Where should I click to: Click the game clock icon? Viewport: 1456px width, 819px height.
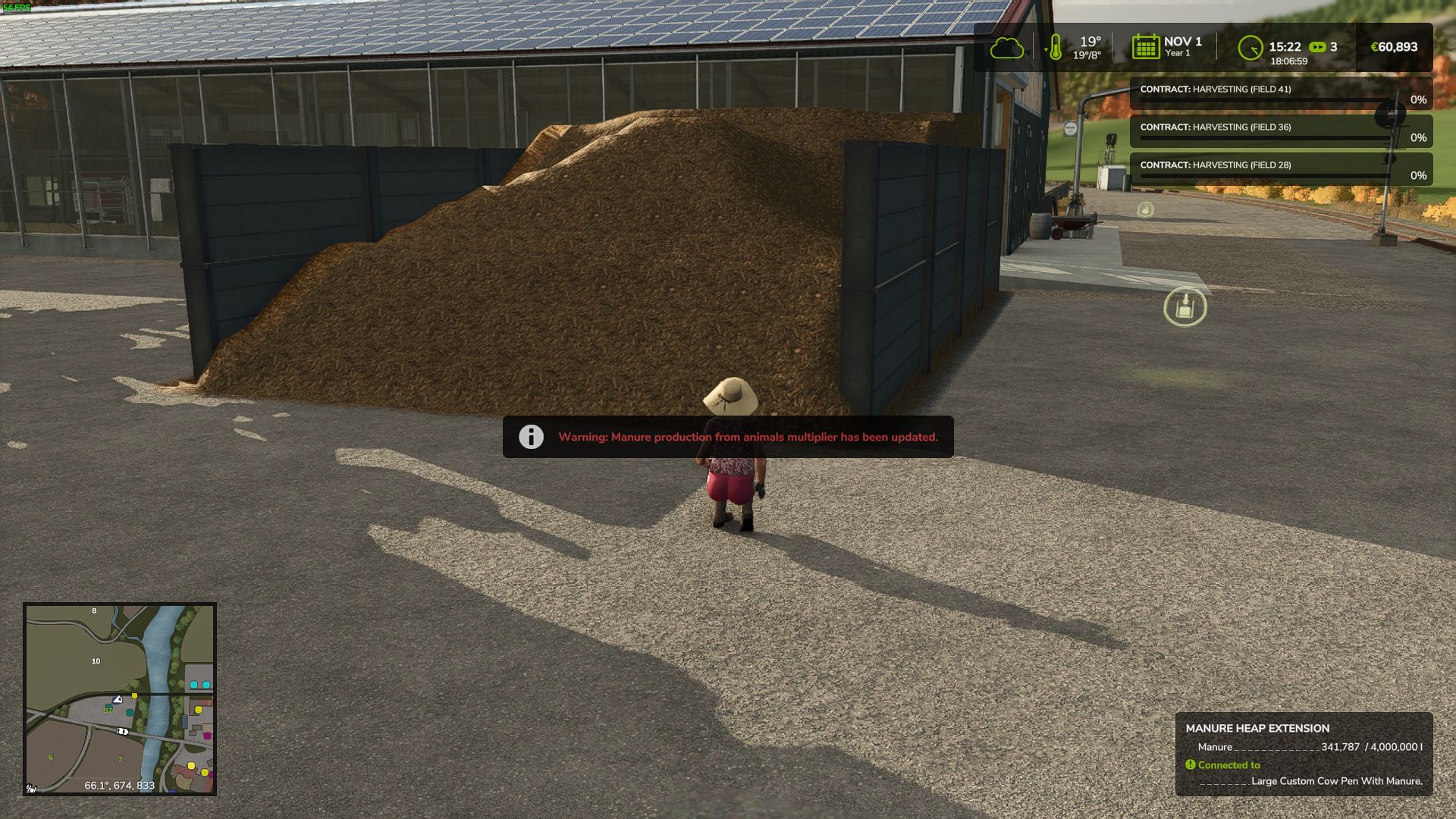pos(1250,48)
